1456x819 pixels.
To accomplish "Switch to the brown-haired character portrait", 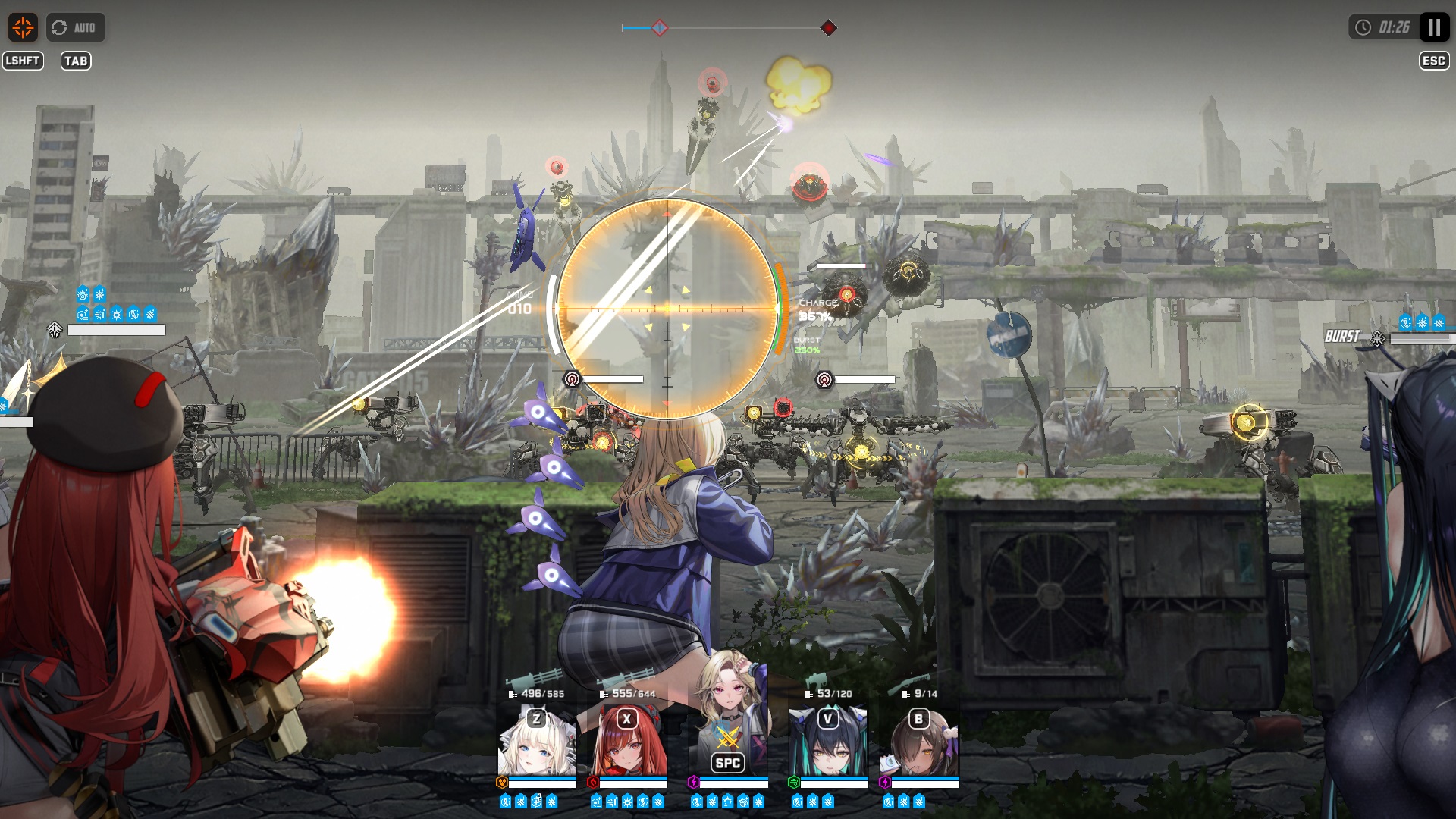I will pos(920,743).
